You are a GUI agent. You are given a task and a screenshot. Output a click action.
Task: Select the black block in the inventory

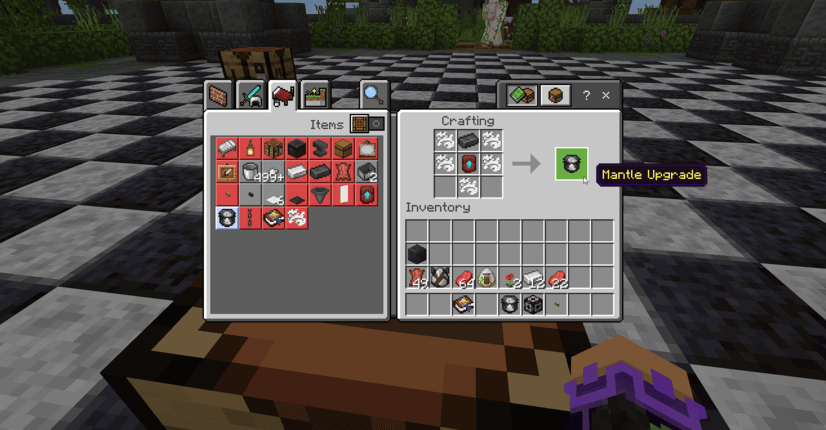tap(417, 254)
